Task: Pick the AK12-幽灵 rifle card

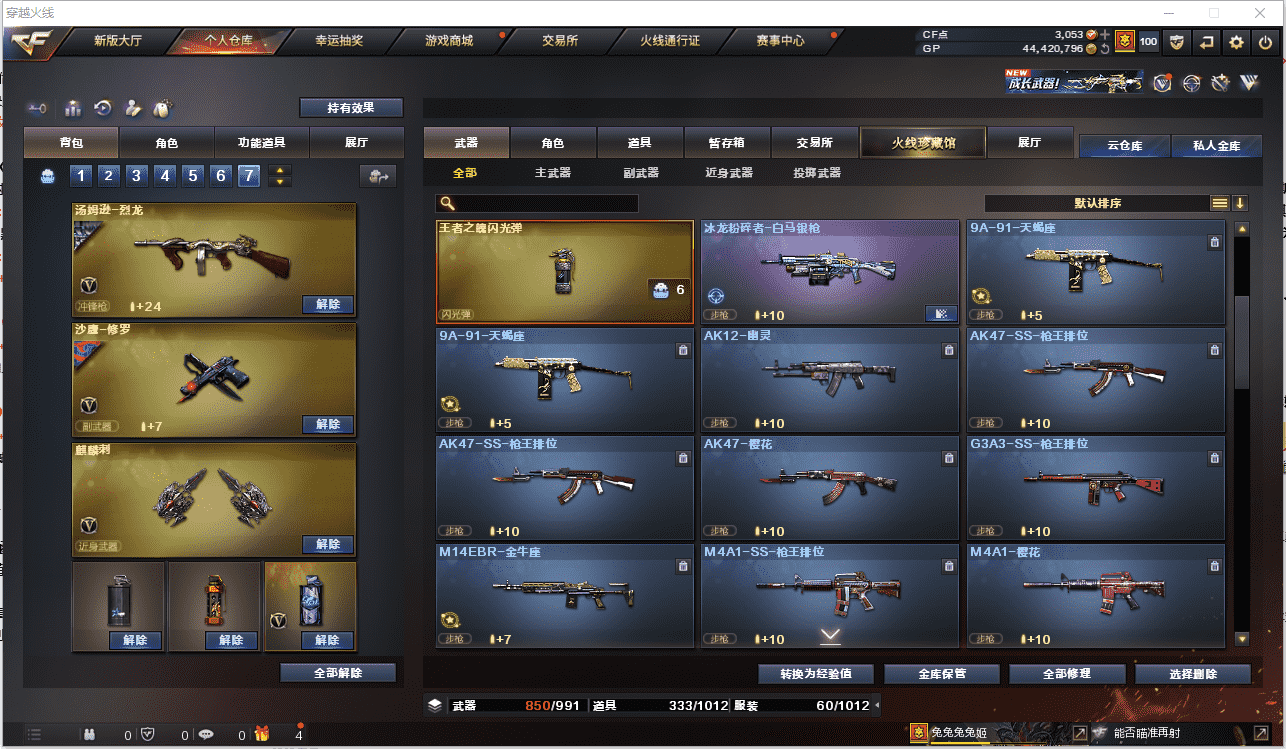Action: (831, 380)
